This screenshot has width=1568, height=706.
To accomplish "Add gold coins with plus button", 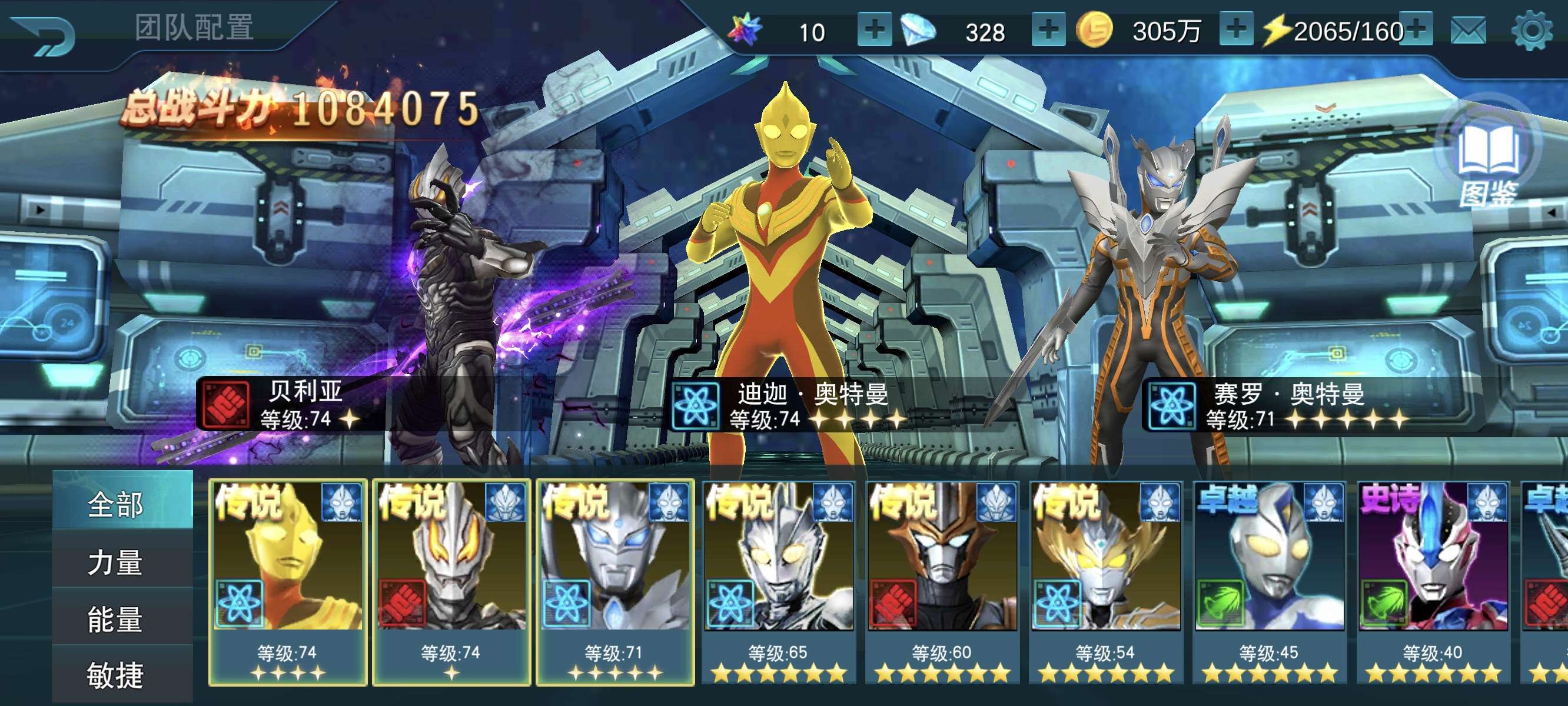I will [x=1235, y=30].
